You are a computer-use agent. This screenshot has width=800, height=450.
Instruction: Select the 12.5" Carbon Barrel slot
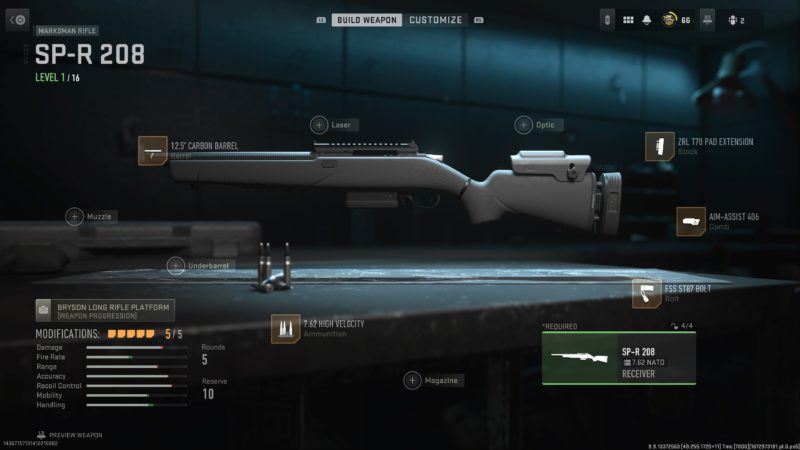(x=153, y=150)
